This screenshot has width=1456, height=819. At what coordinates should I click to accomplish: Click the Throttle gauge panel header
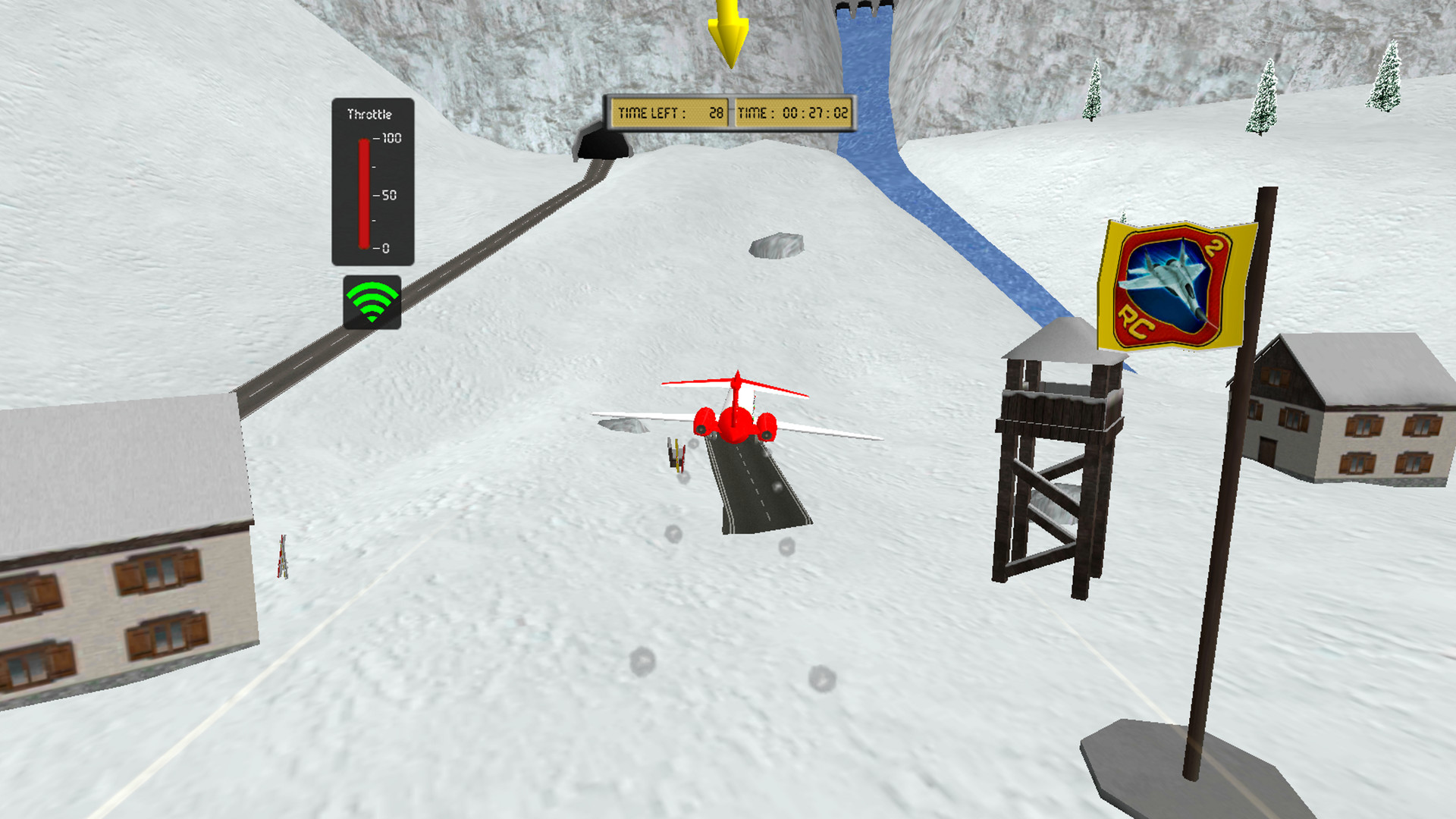tap(371, 112)
